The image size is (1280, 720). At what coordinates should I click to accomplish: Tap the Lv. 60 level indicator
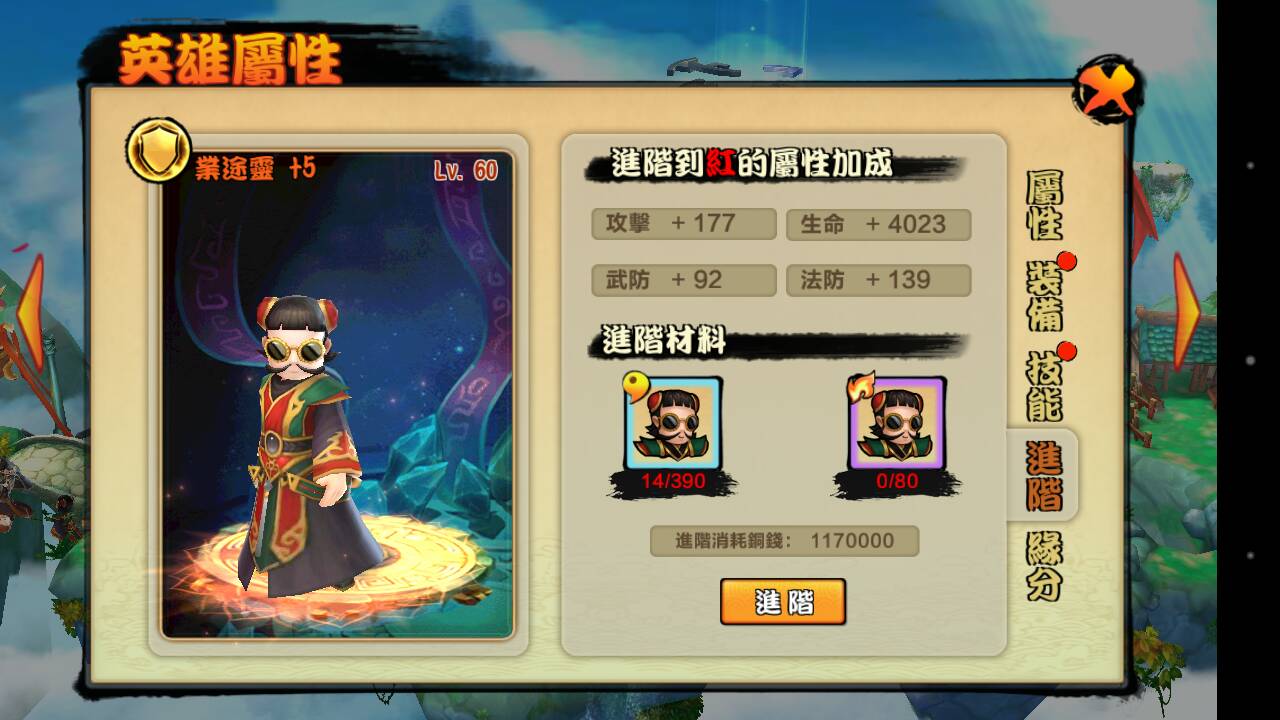click(x=466, y=169)
